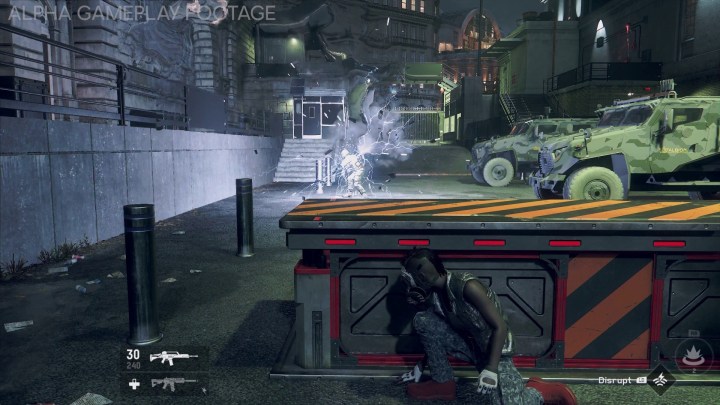Switch to the secondary rifle weapon slot

click(x=174, y=382)
